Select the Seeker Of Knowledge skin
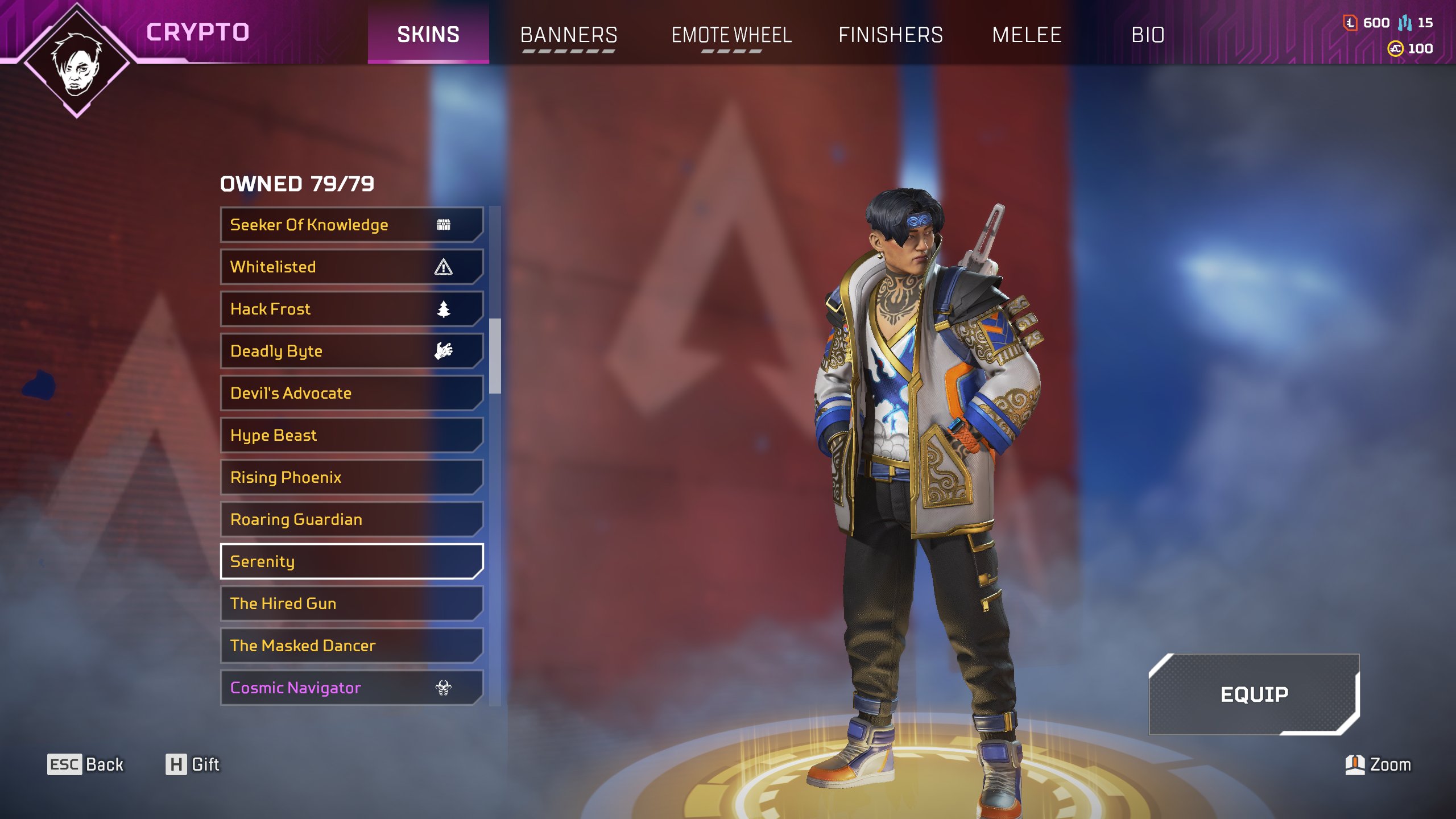 [x=351, y=225]
